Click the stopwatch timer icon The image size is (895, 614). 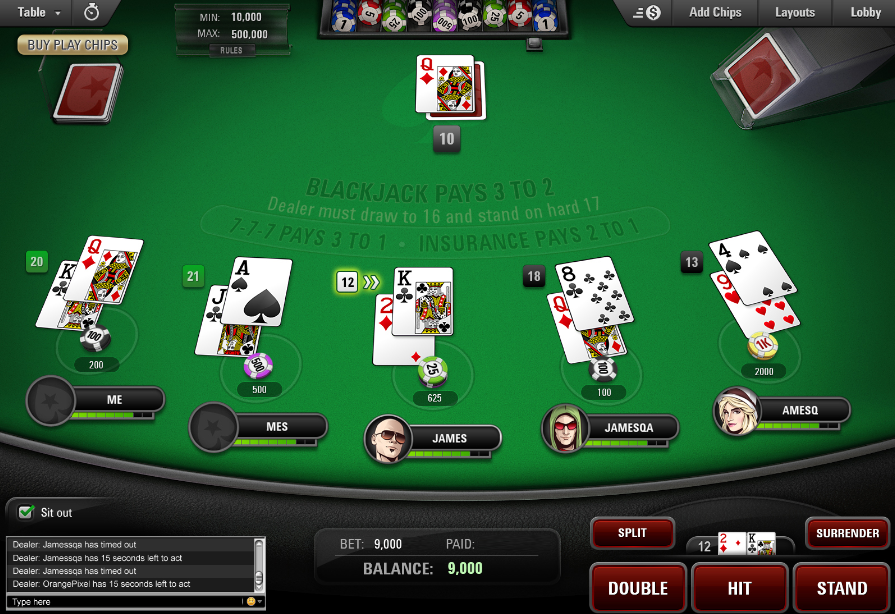click(91, 13)
